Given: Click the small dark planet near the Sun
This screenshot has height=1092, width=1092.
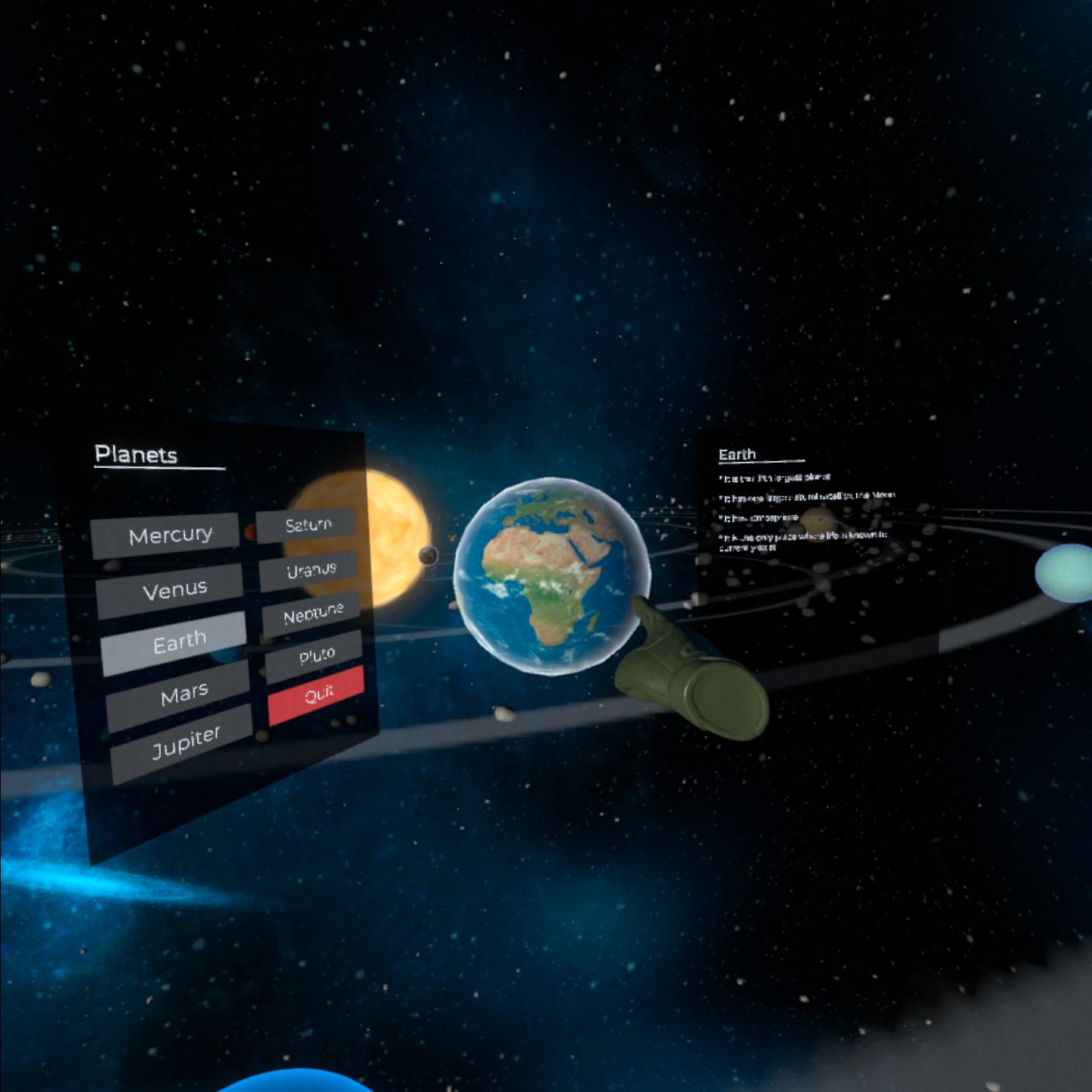Looking at the screenshot, I should 427,557.
